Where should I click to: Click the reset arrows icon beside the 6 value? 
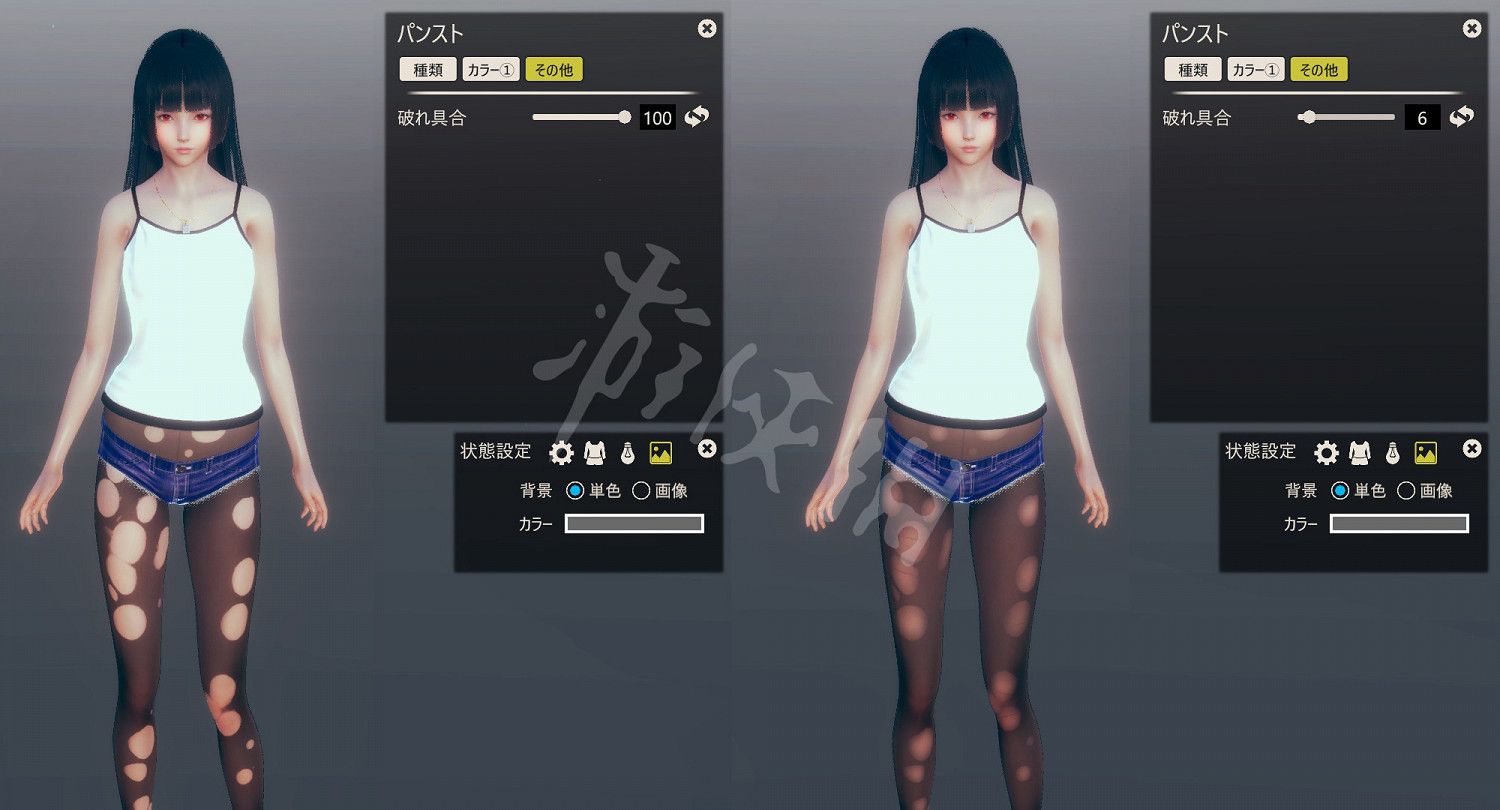[1461, 117]
